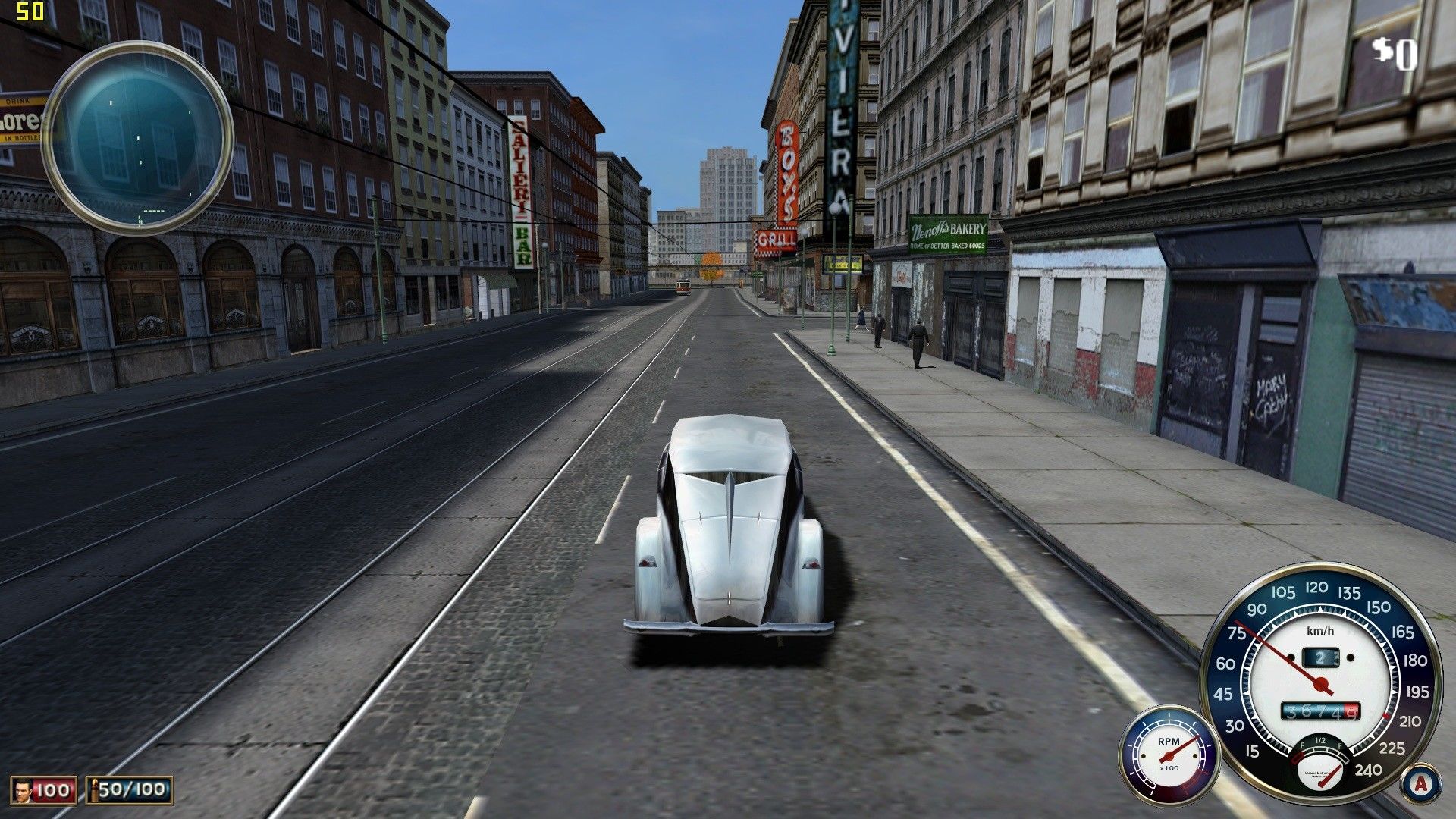Click the circular radar minimap

pyautogui.click(x=137, y=137)
